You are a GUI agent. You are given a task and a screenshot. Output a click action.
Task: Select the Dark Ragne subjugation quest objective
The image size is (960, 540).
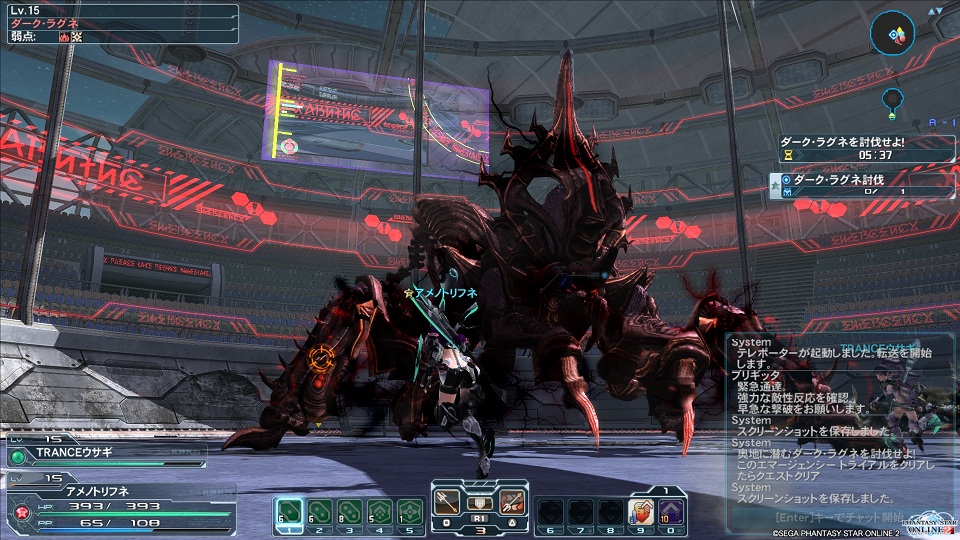point(850,185)
